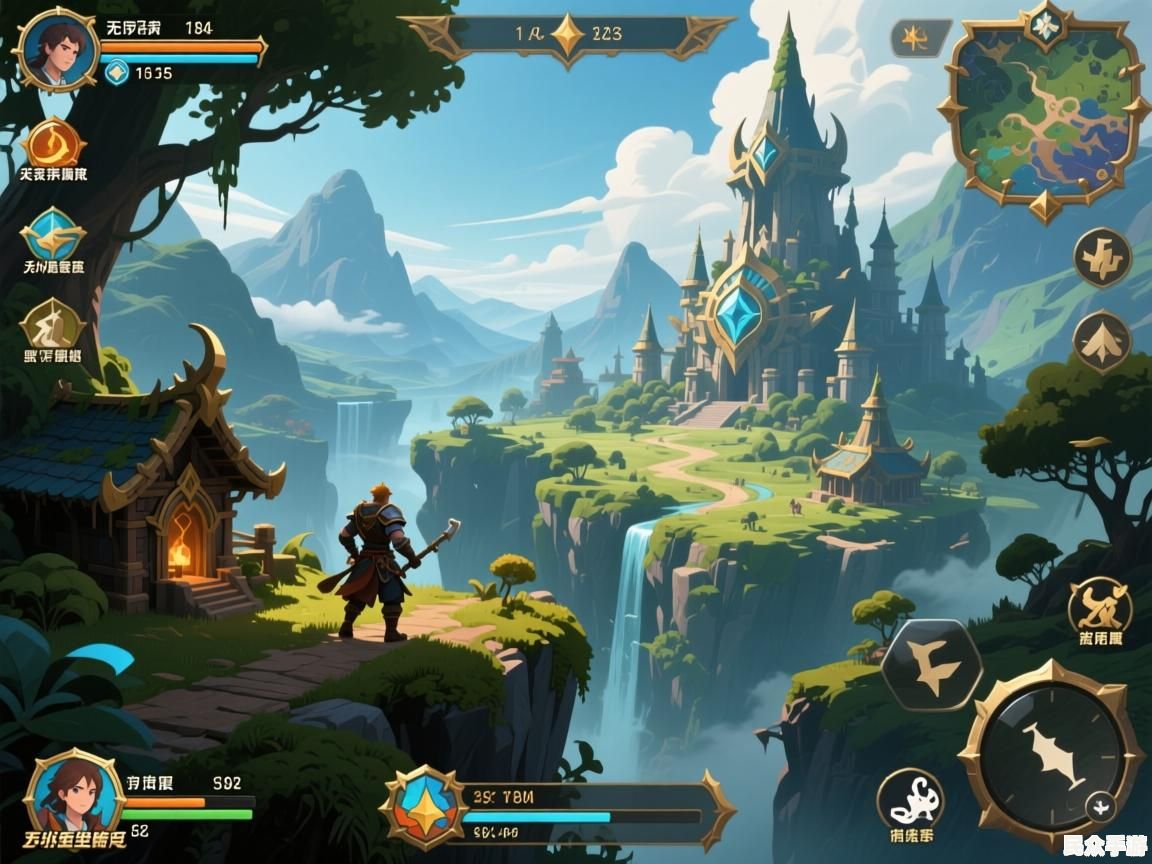This screenshot has height=864, width=1152.
Task: Click the small blue gem currency icon
Action: point(117,71)
